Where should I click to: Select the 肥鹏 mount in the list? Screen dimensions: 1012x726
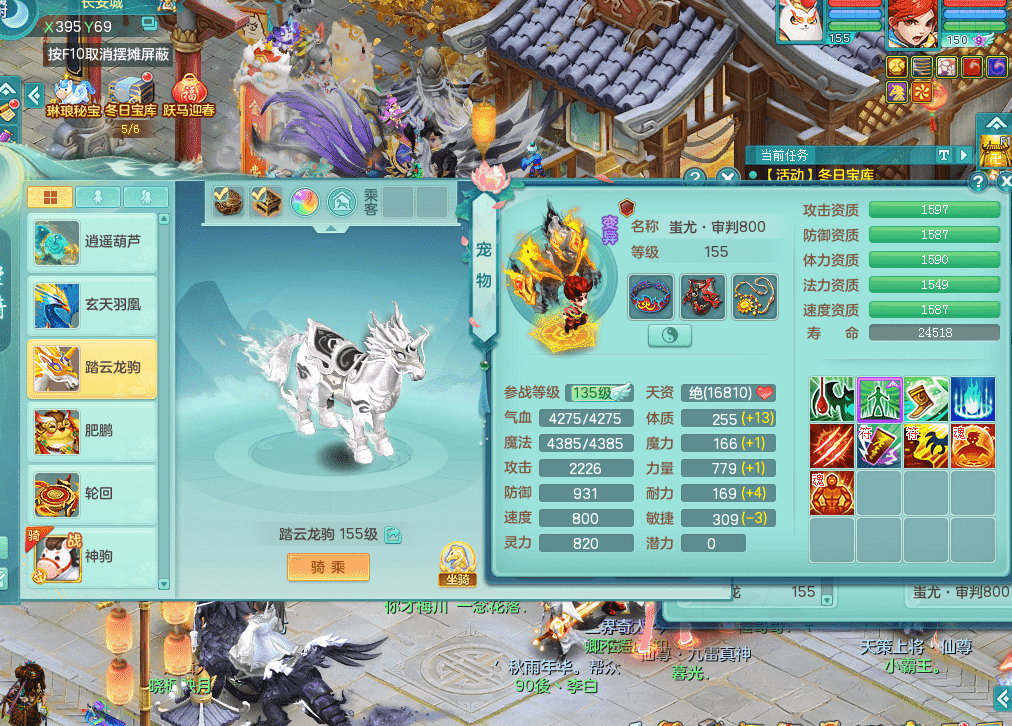[92, 431]
